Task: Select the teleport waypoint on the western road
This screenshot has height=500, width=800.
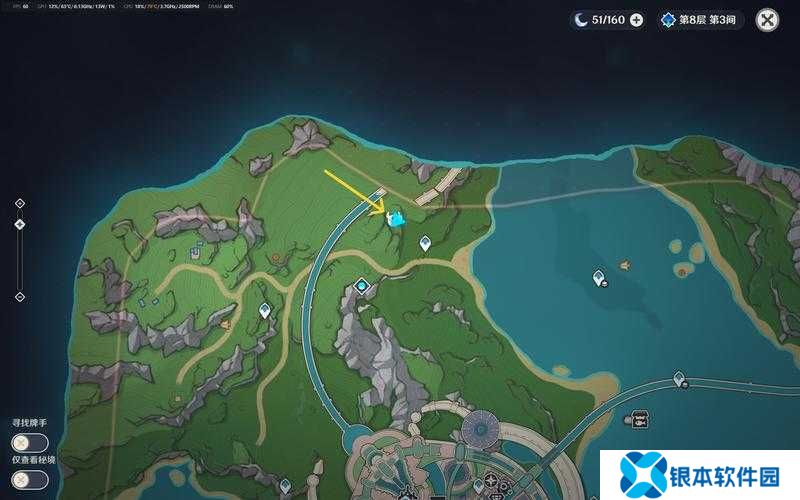Action: tap(265, 310)
